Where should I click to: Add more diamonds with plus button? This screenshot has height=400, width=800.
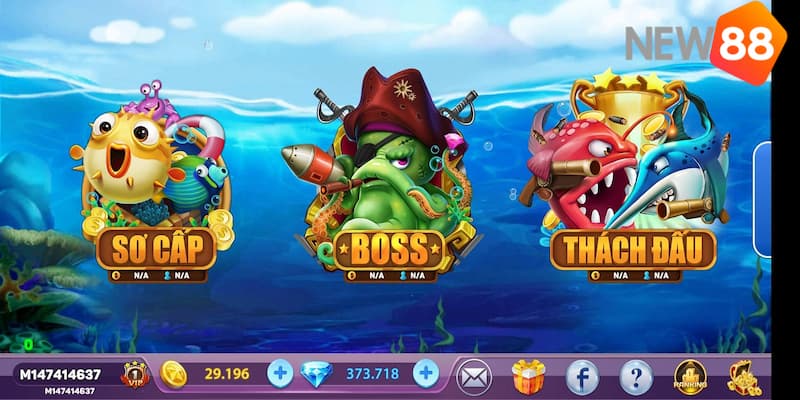click(x=426, y=374)
